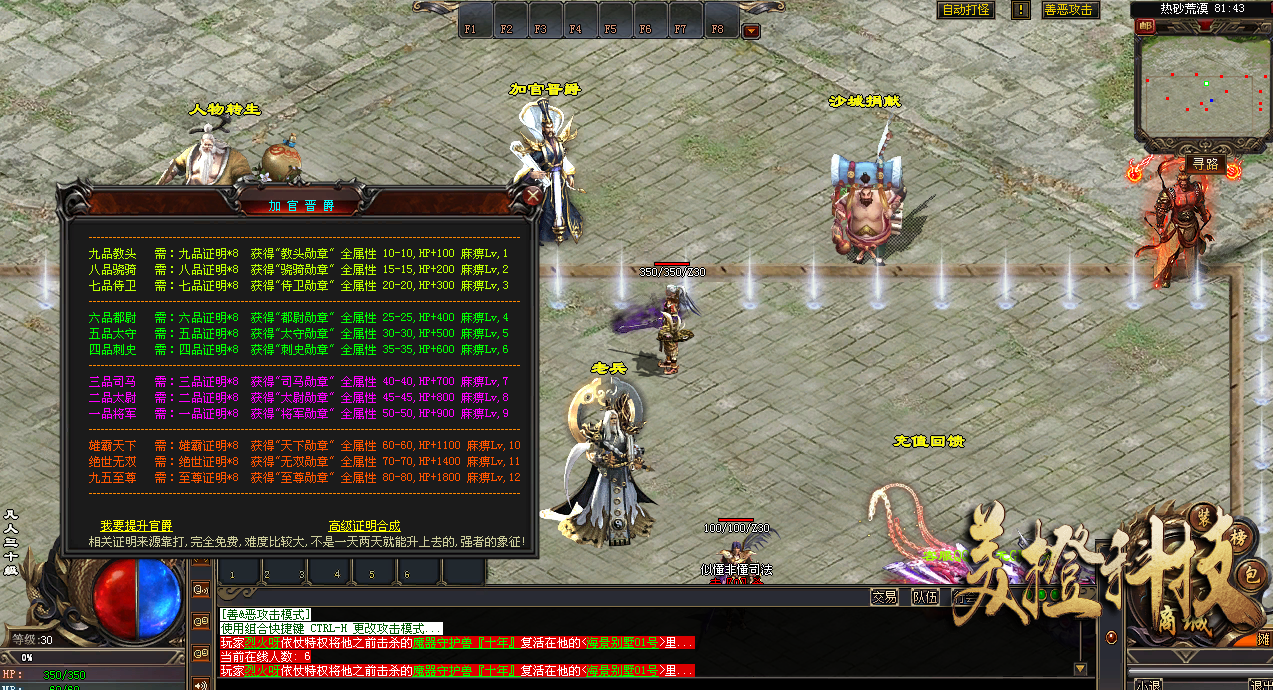Image resolution: width=1273 pixels, height=690 pixels.
Task: Click the 小退 logout button
Action: tap(1148, 685)
